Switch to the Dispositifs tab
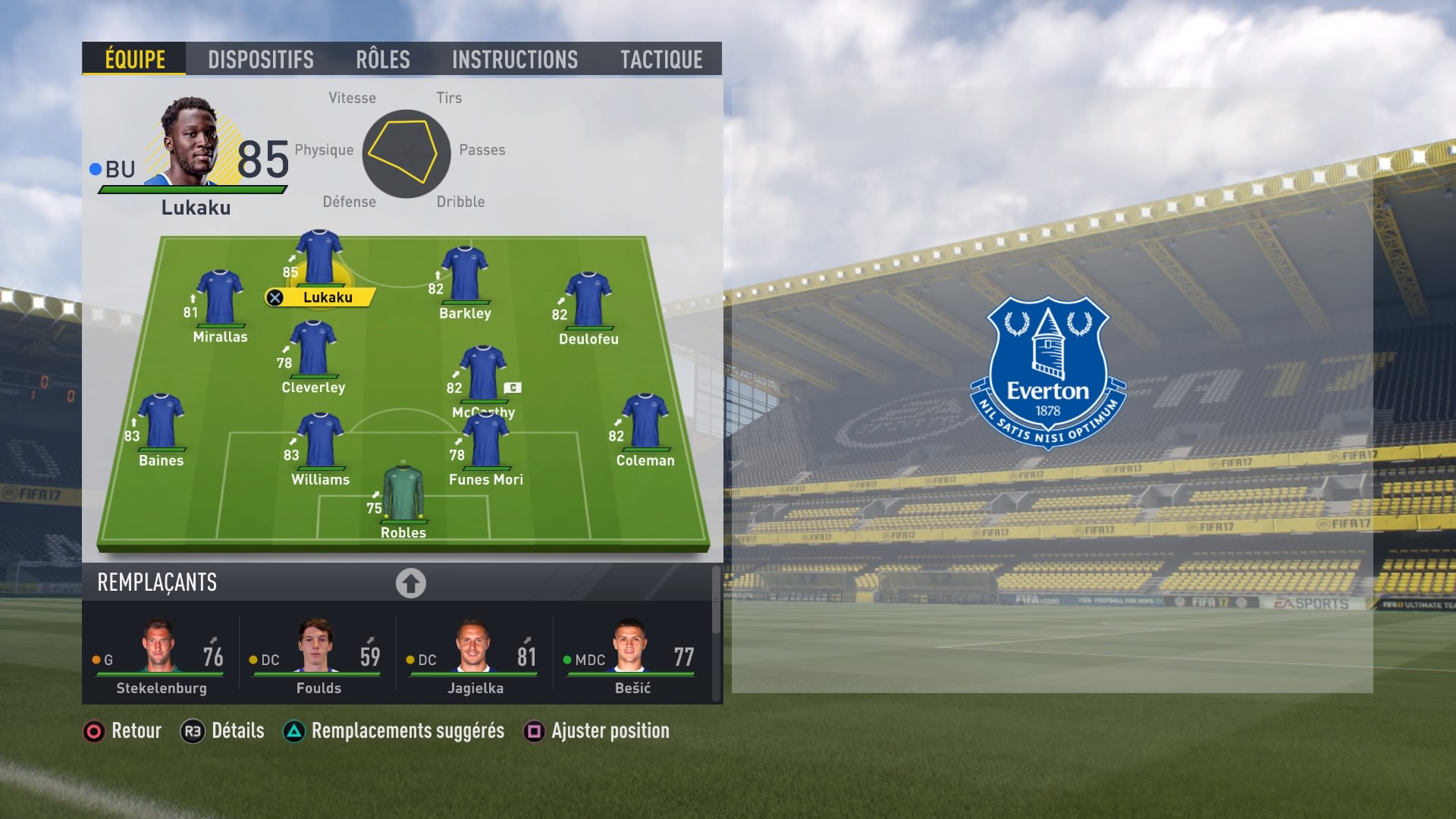 coord(260,59)
